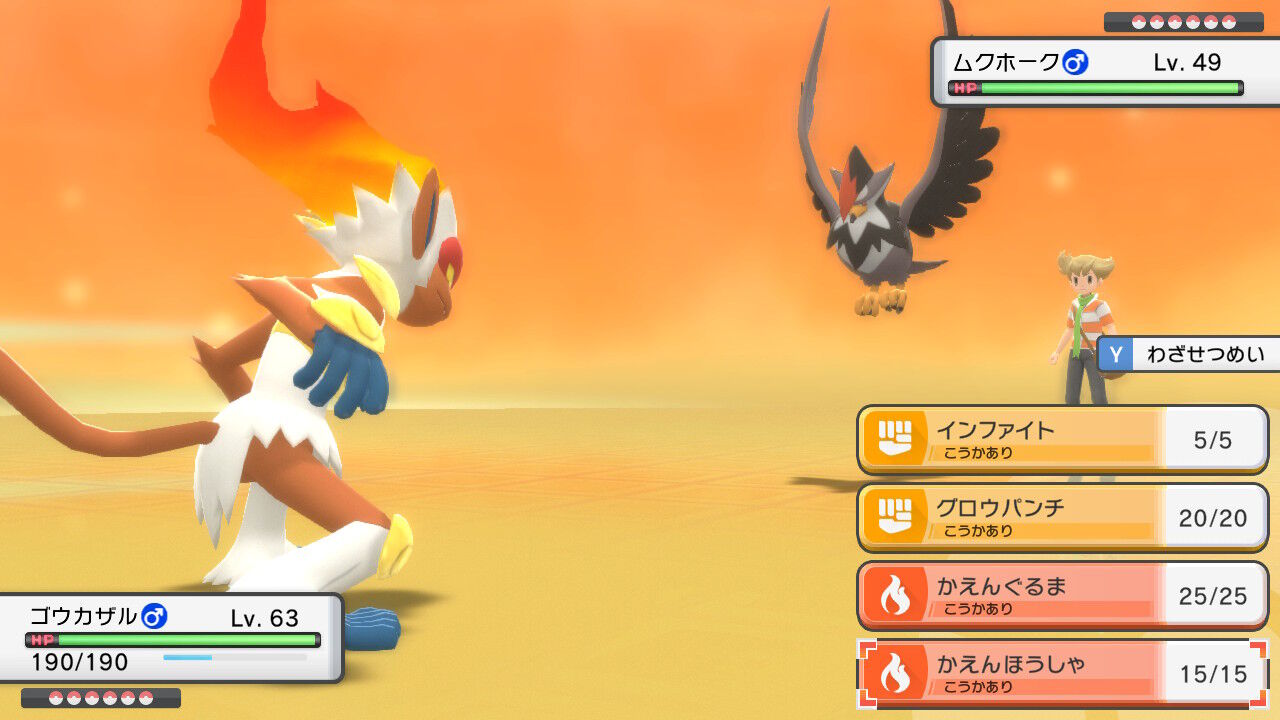1280x720 pixels.
Task: Click the HP label icon on ムクホーク's bar
Action: pyautogui.click(x=963, y=88)
